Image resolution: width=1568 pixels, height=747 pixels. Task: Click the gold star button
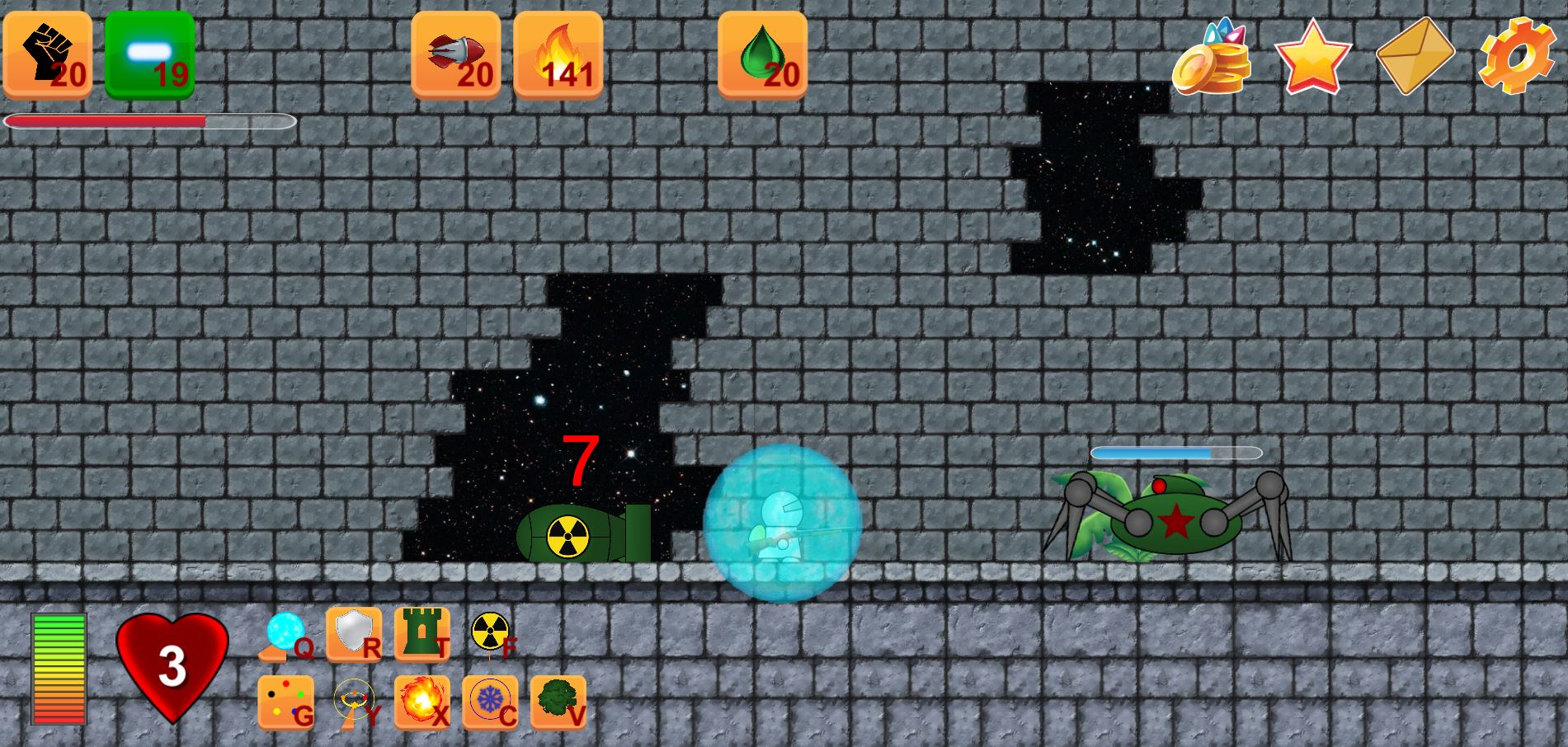coord(1312,56)
